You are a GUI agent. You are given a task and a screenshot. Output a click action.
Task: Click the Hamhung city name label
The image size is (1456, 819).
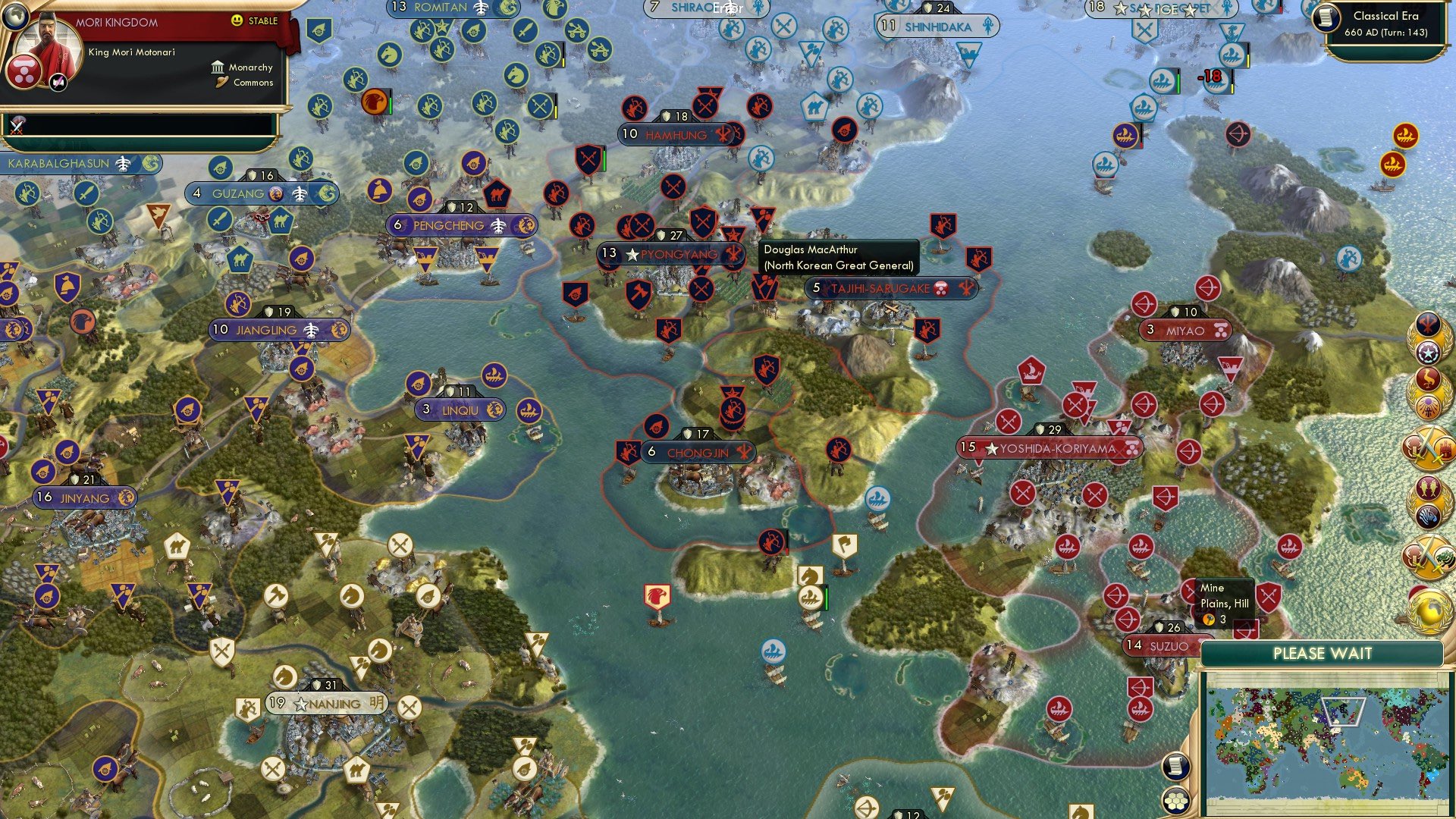tap(679, 134)
